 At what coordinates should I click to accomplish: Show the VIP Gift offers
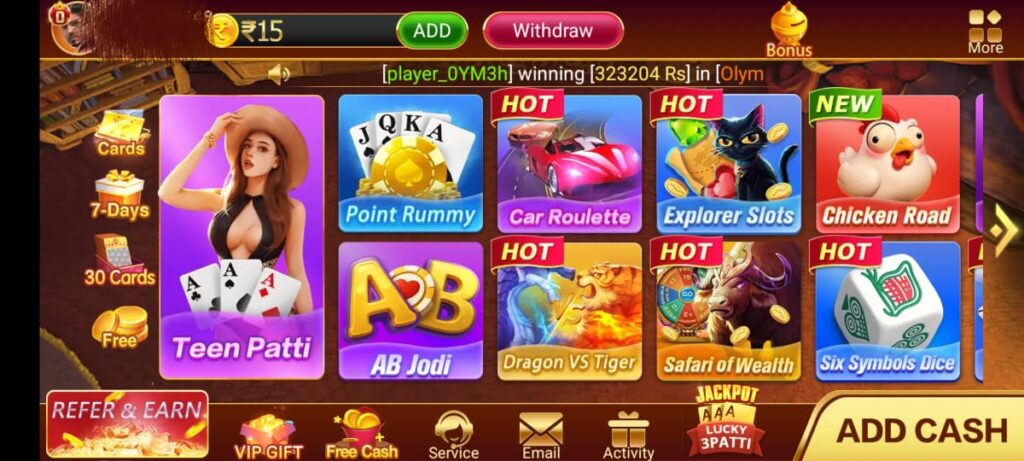(268, 435)
